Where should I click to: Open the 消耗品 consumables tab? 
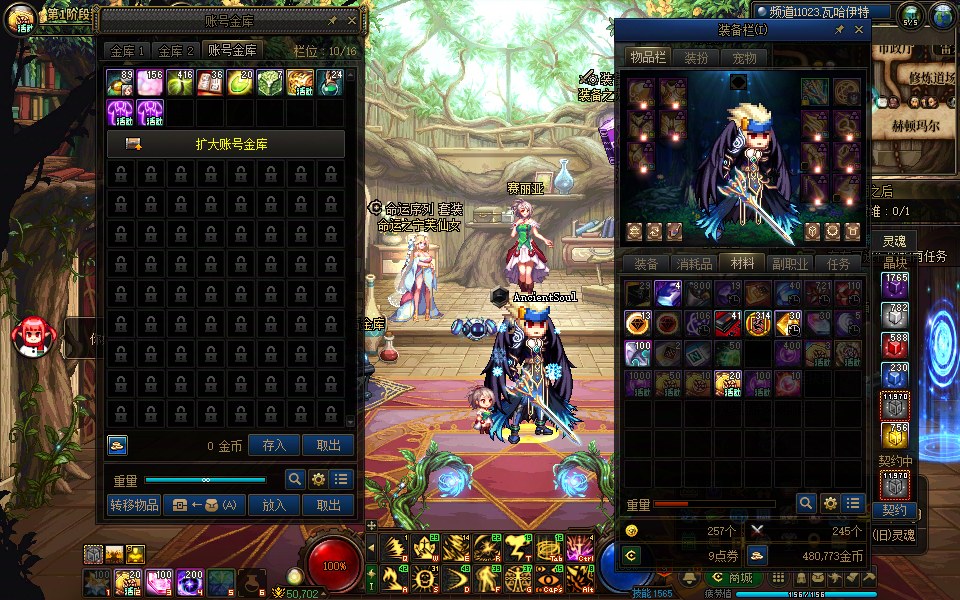coord(694,264)
